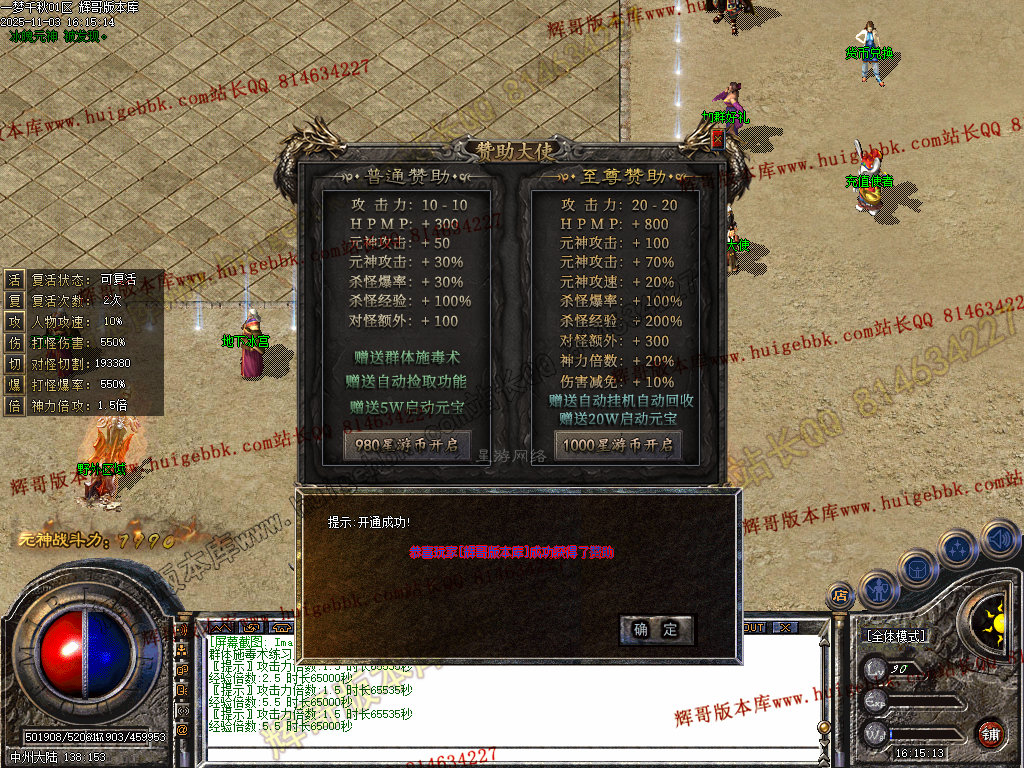Open the skills sparkle stars icon

957,550
